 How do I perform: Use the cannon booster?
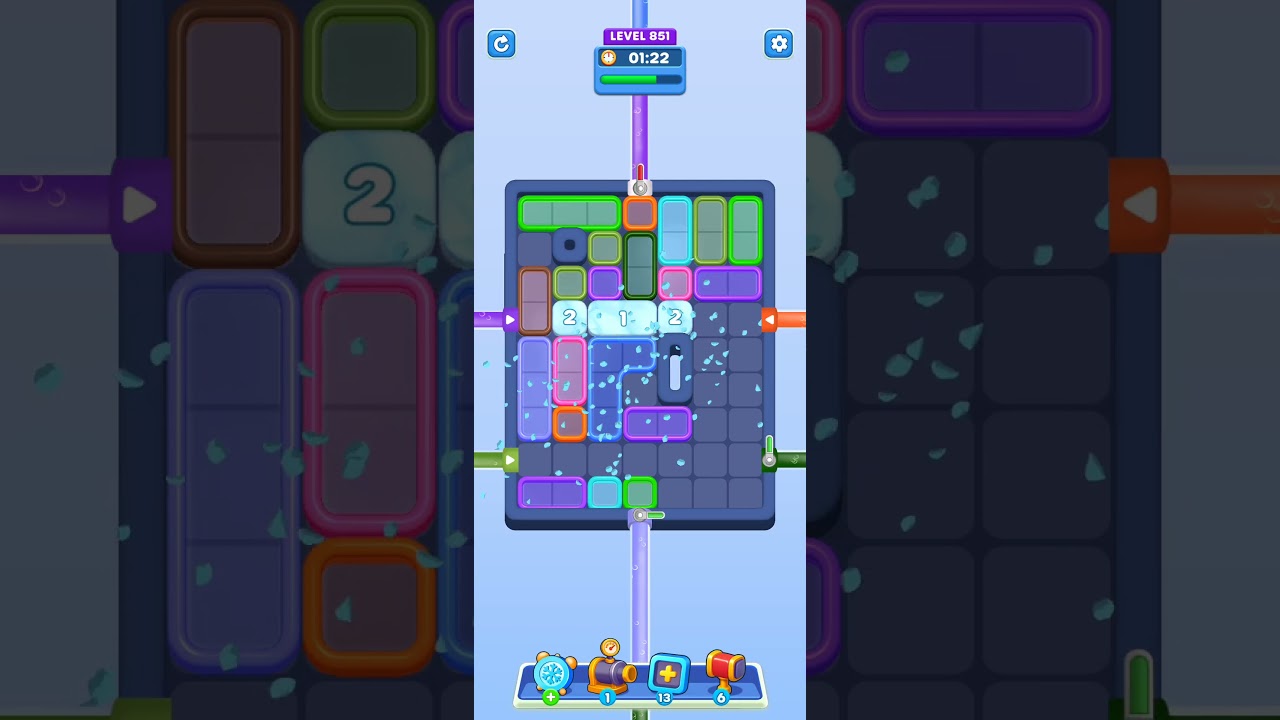pos(607,672)
